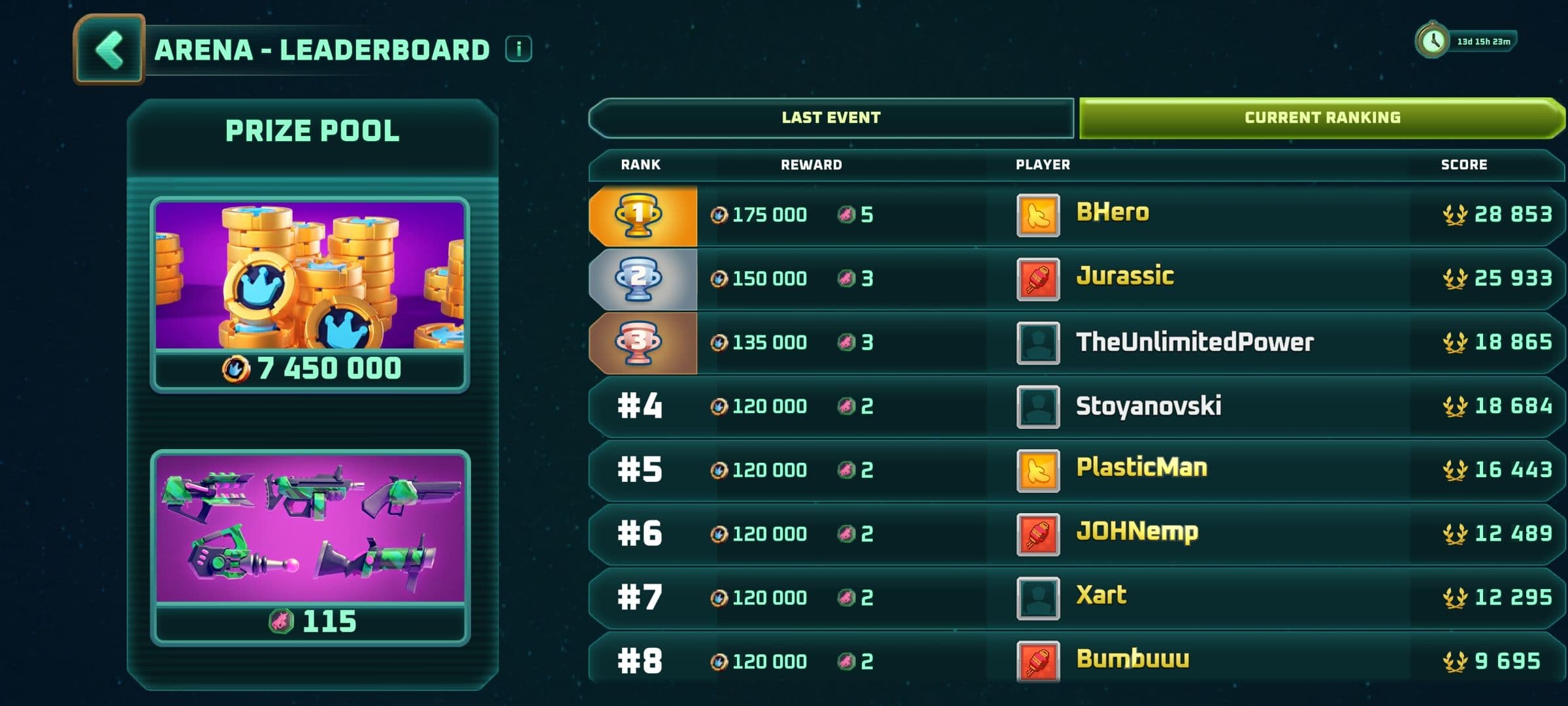The height and width of the screenshot is (706, 1568).
Task: View the weapon skins prize tile
Action: [310, 547]
